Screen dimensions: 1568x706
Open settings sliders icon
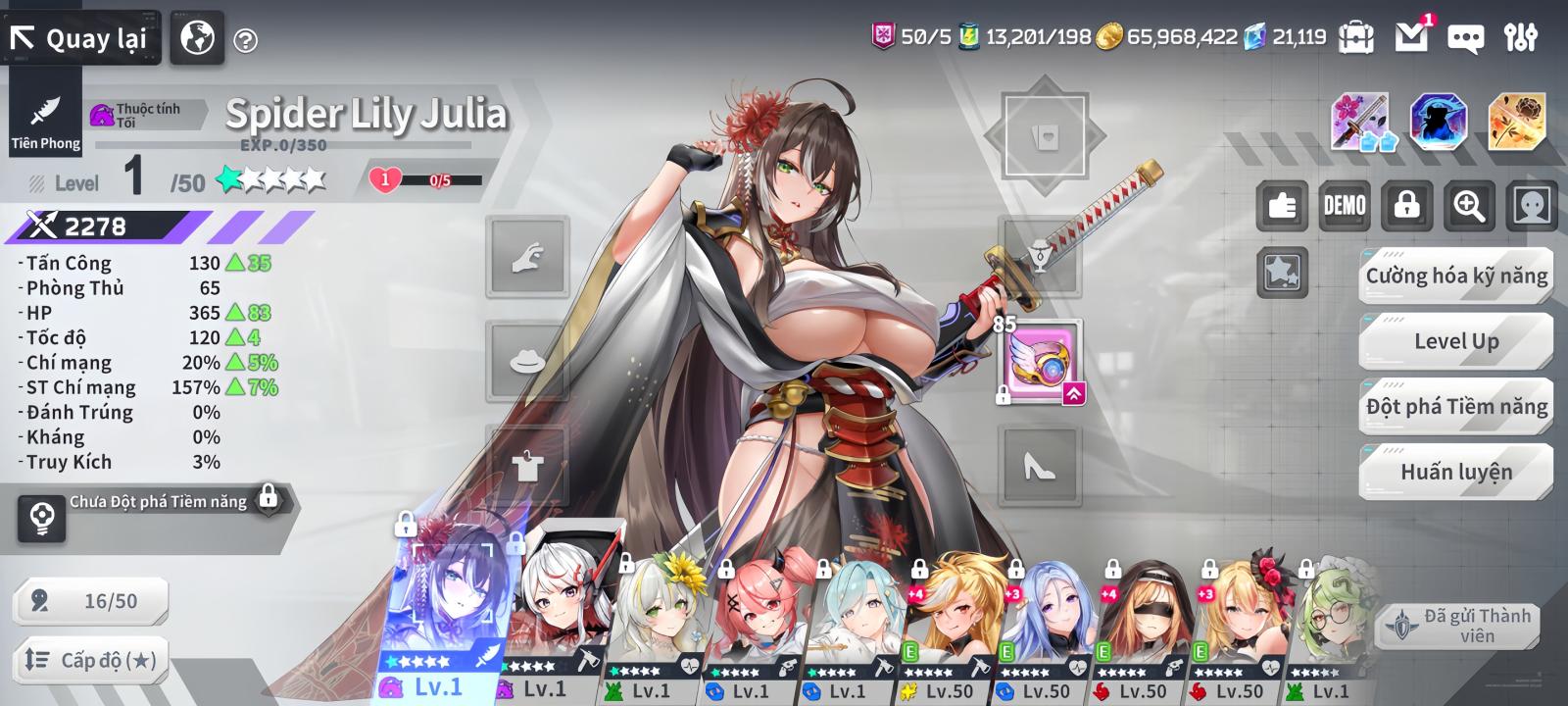(x=1521, y=37)
